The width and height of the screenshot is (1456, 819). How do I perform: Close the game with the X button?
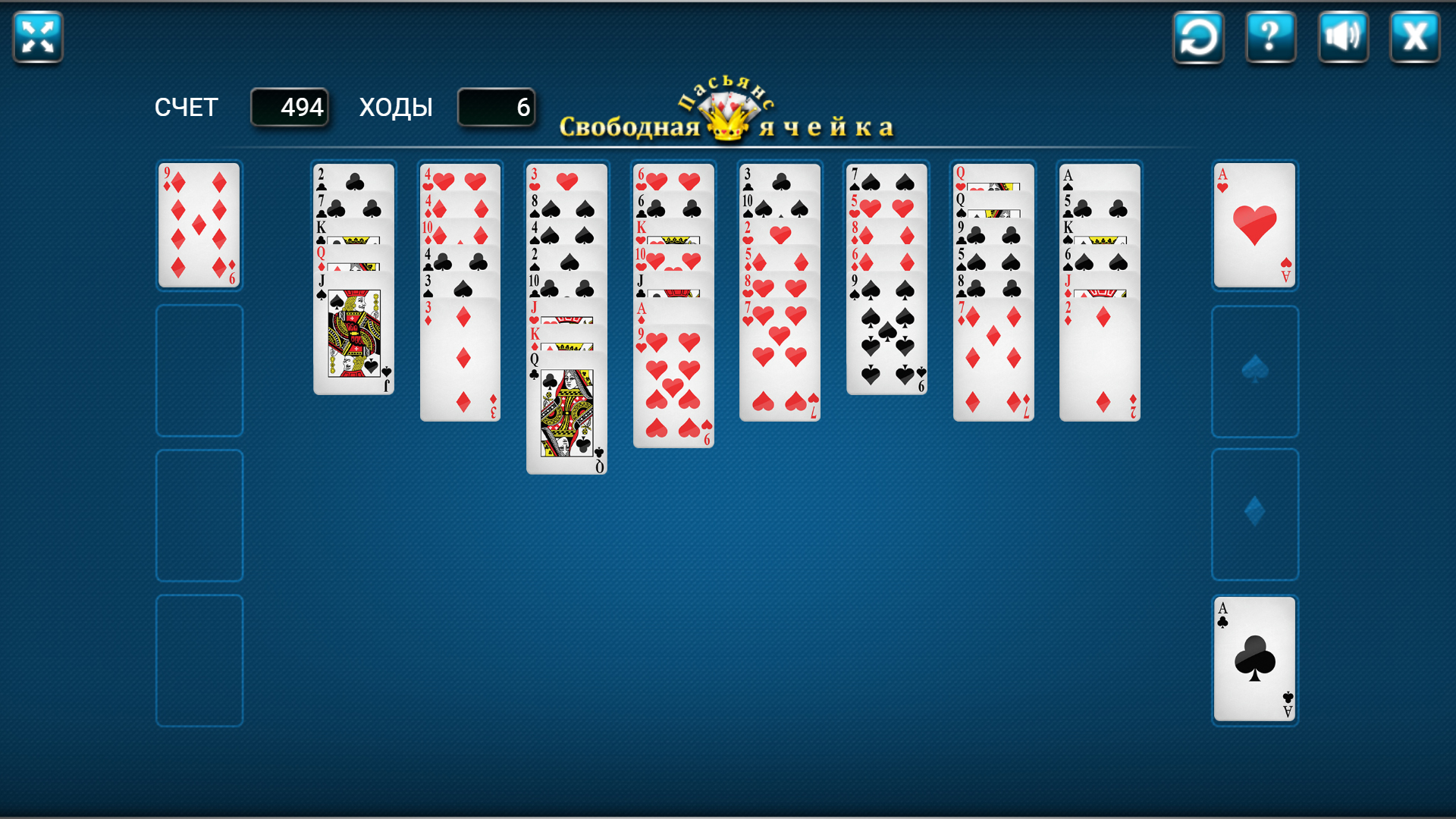coord(1415,36)
